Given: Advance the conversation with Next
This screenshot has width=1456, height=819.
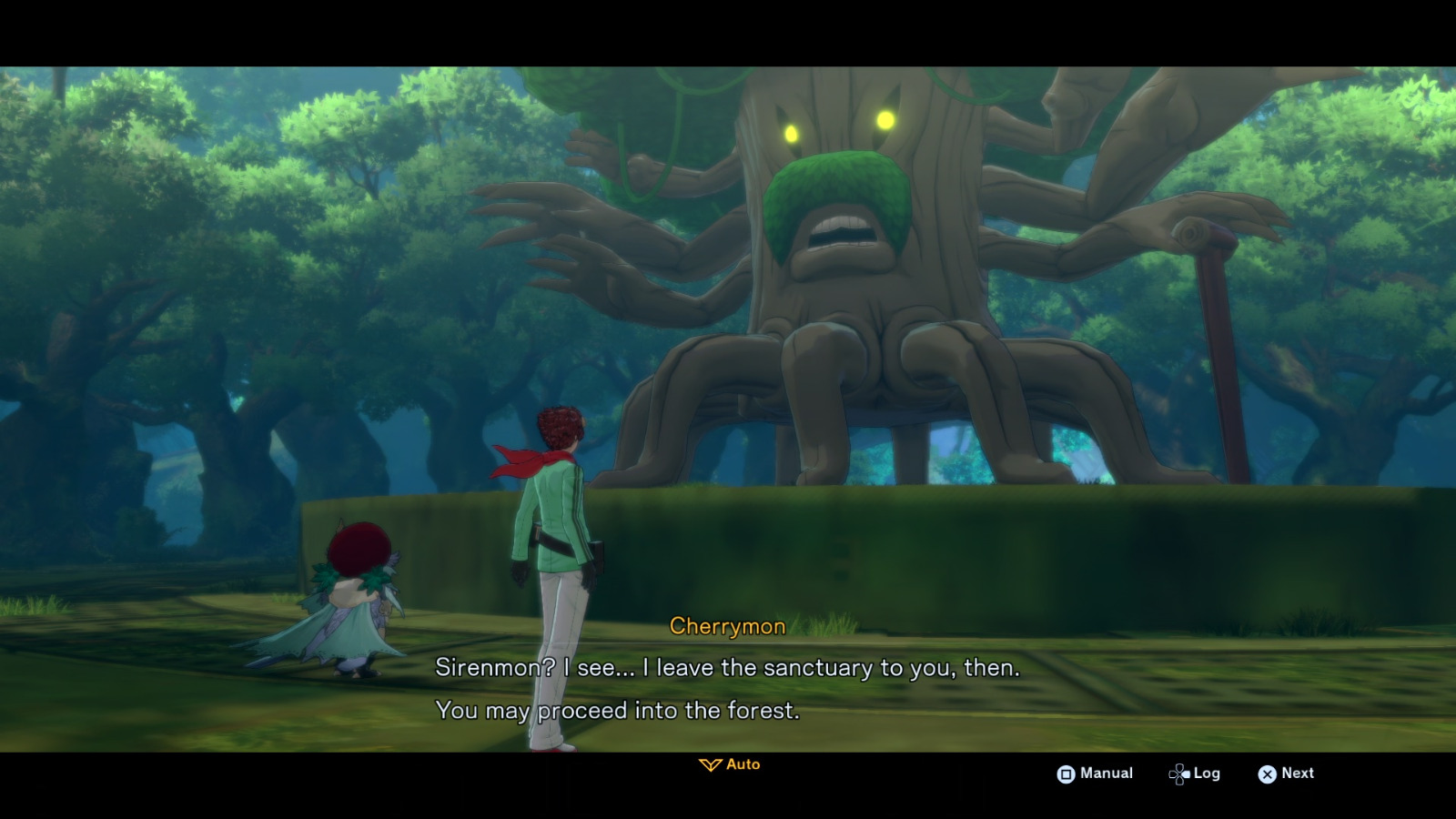Looking at the screenshot, I should (x=1296, y=773).
